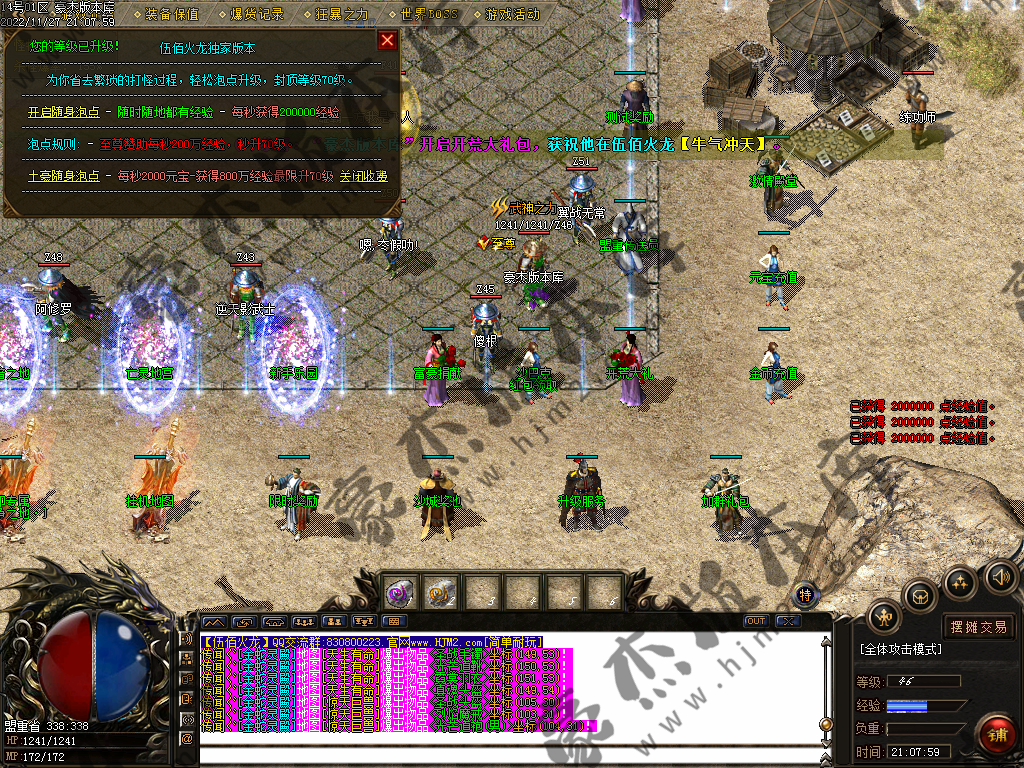Select the orange scroll in hotbar slot 2

[440, 593]
